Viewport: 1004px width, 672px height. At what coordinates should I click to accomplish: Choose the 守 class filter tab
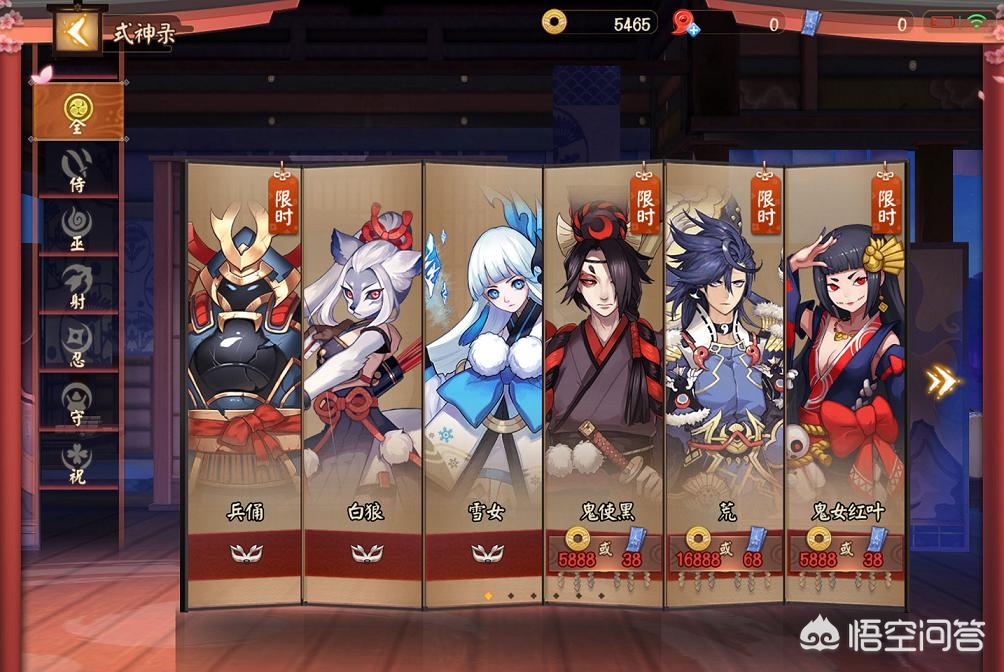pyautogui.click(x=77, y=400)
